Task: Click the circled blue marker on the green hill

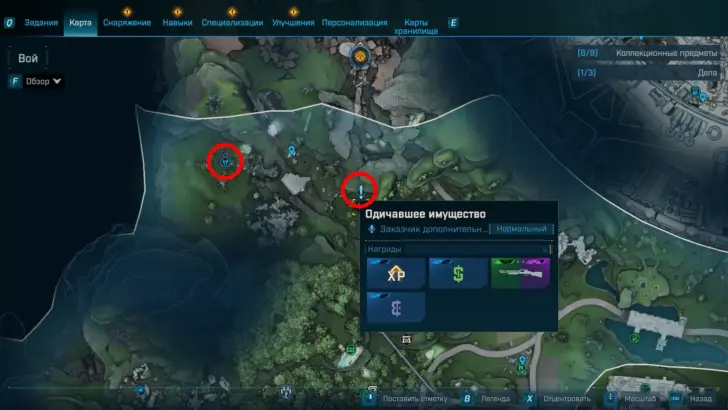Action: pyautogui.click(x=226, y=160)
